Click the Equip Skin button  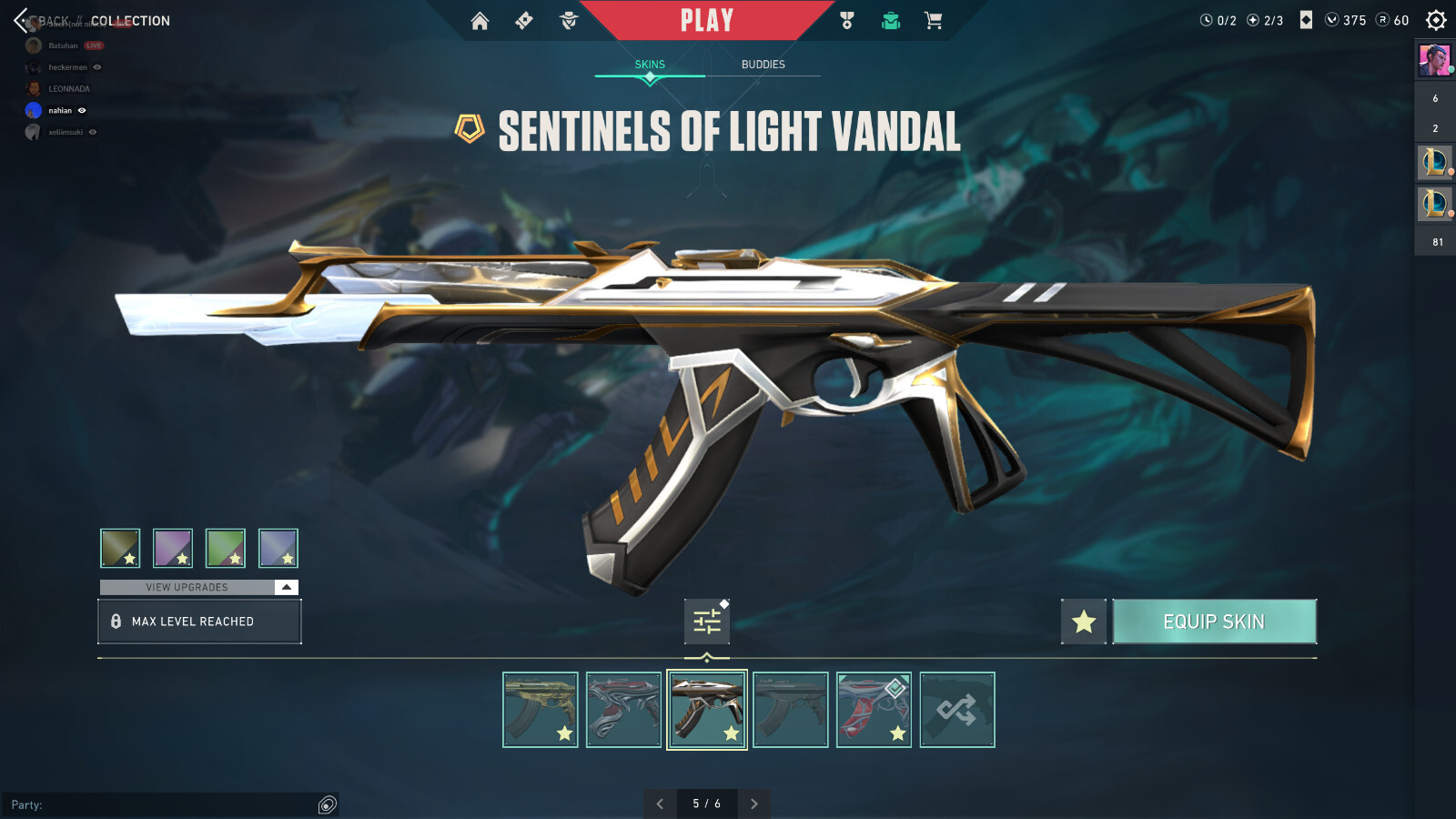(1214, 622)
